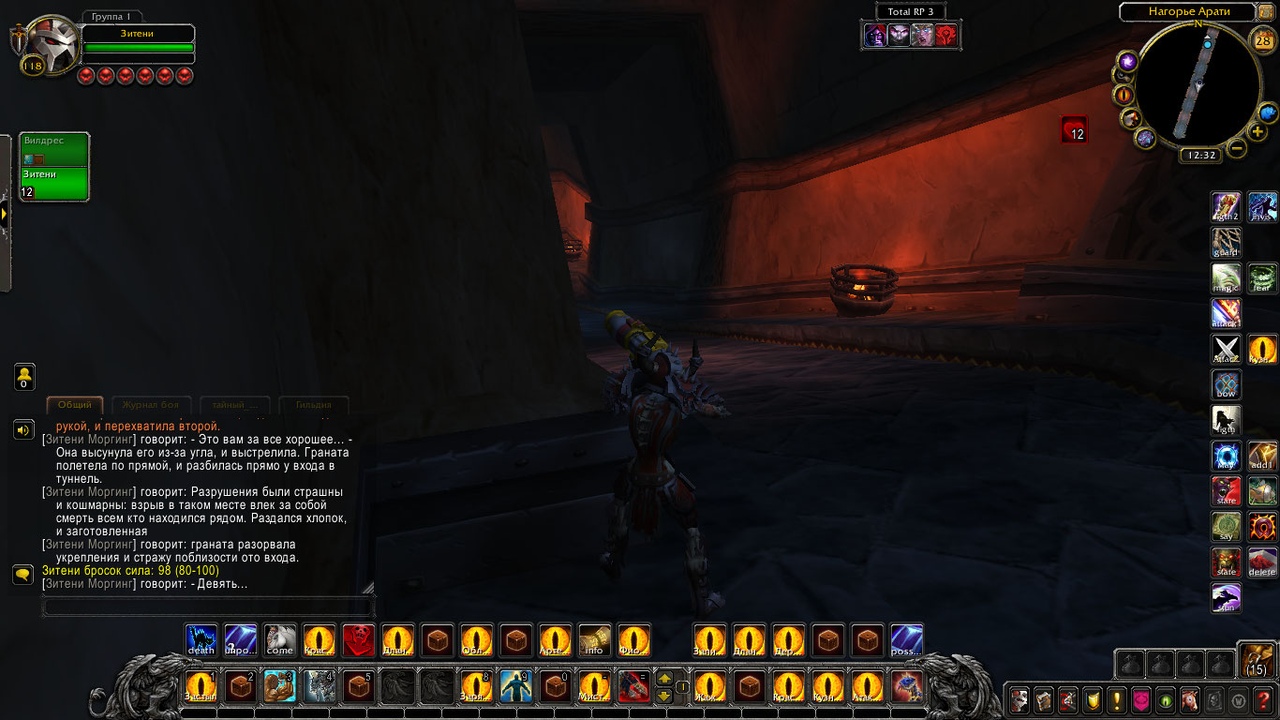This screenshot has height=720, width=1280.
Task: Open the quest log exclamation mark button
Action: point(1116,700)
